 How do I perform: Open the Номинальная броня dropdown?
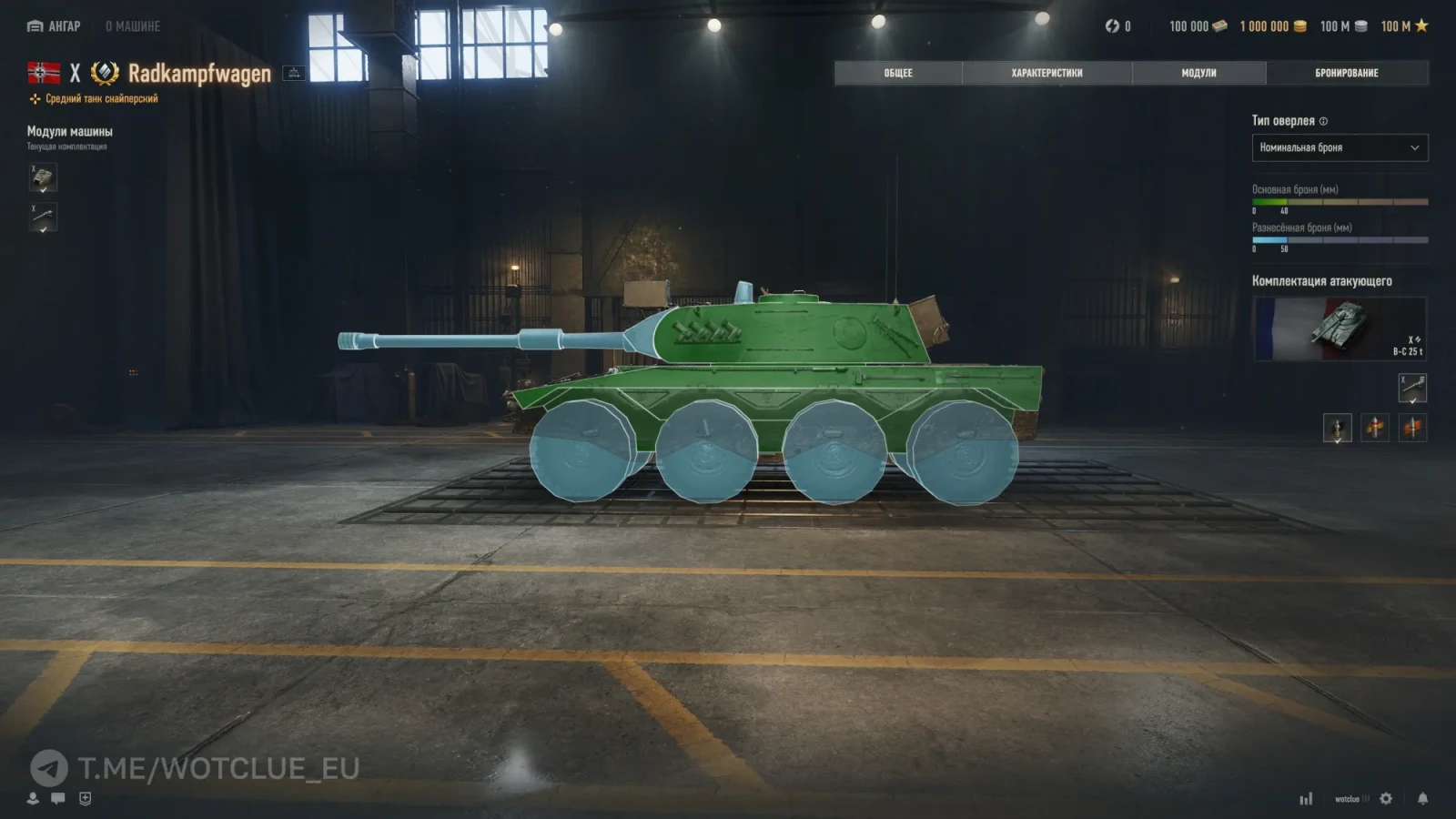pos(1340,147)
